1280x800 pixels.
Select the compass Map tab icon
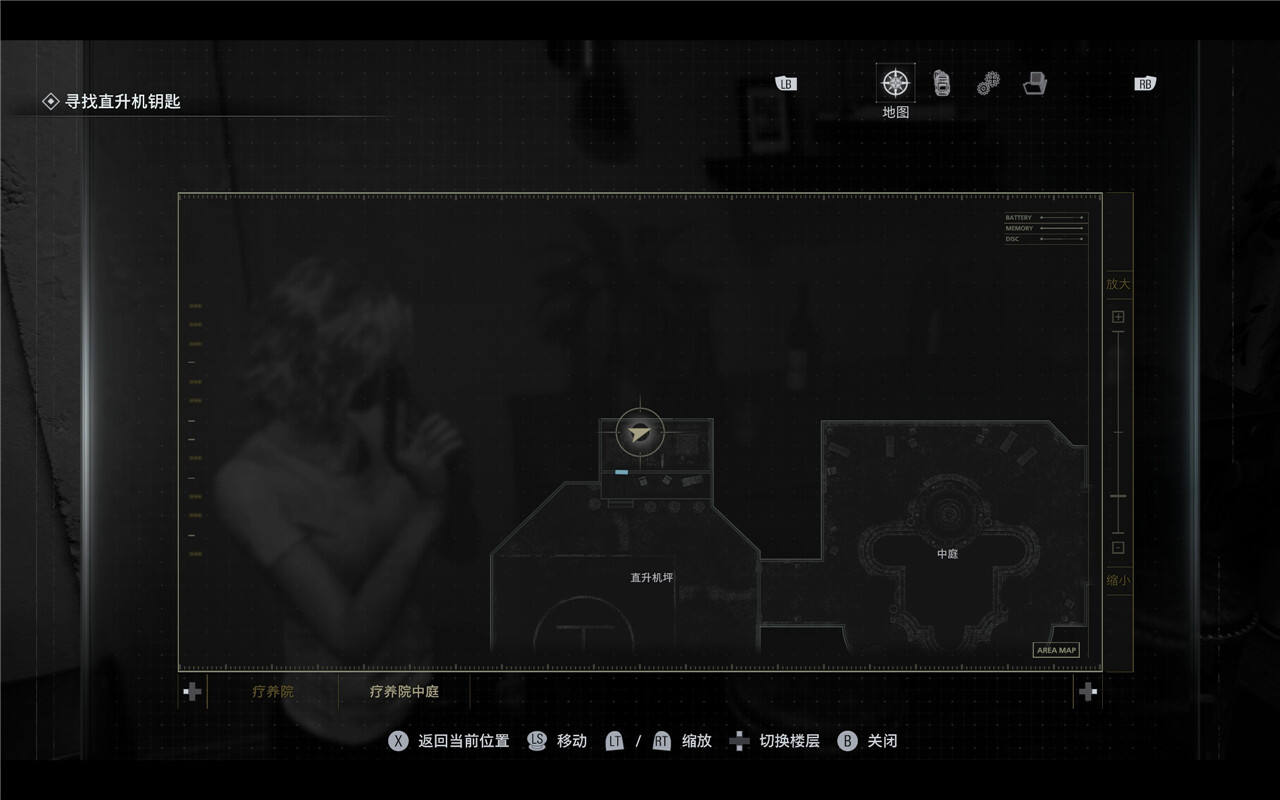[895, 83]
